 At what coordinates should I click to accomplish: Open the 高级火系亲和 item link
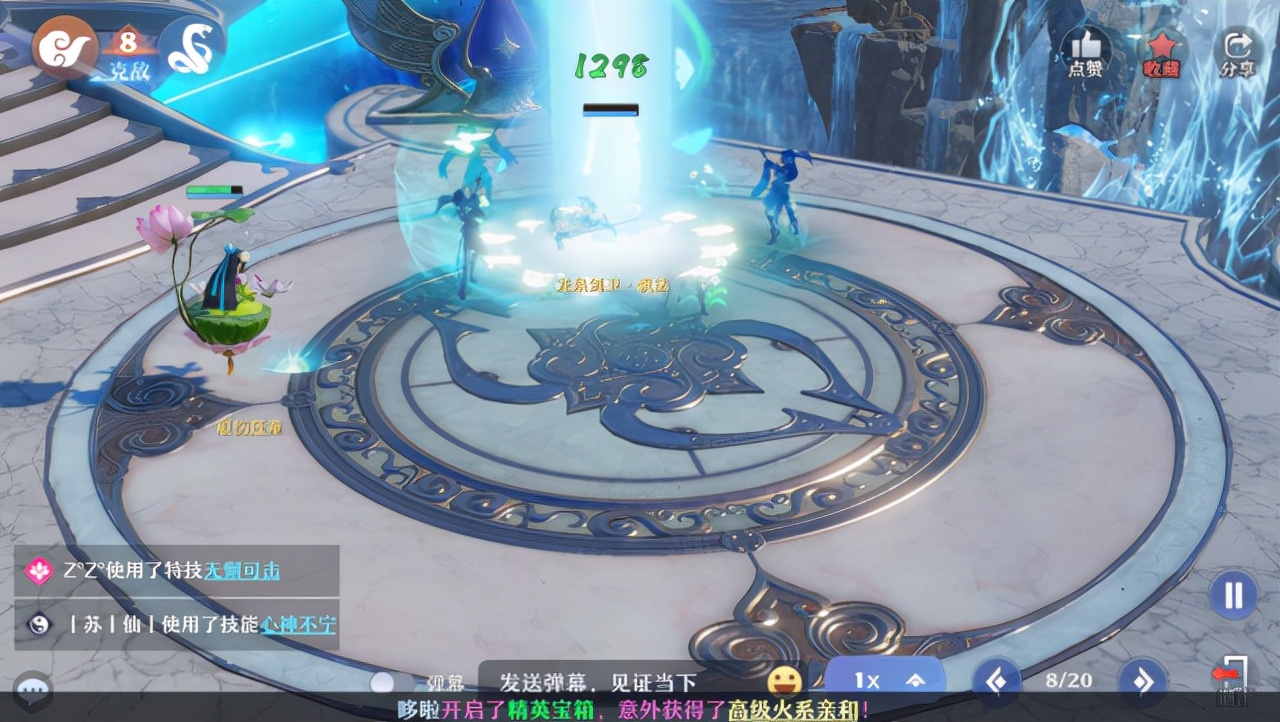pos(793,710)
